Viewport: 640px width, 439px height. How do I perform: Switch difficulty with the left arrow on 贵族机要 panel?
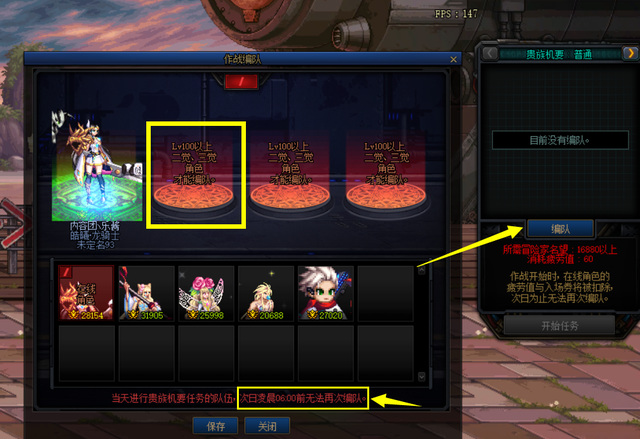pyautogui.click(x=490, y=53)
